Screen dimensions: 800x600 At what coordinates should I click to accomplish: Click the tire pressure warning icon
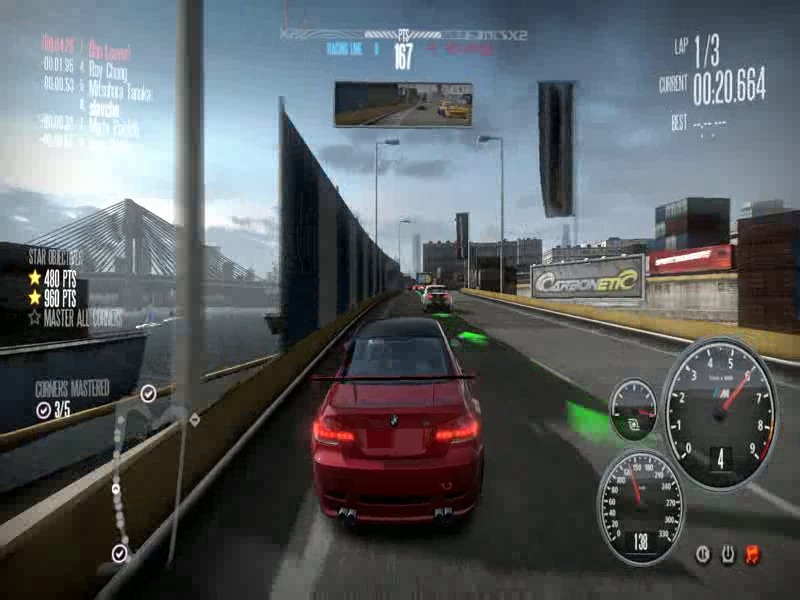coord(728,554)
